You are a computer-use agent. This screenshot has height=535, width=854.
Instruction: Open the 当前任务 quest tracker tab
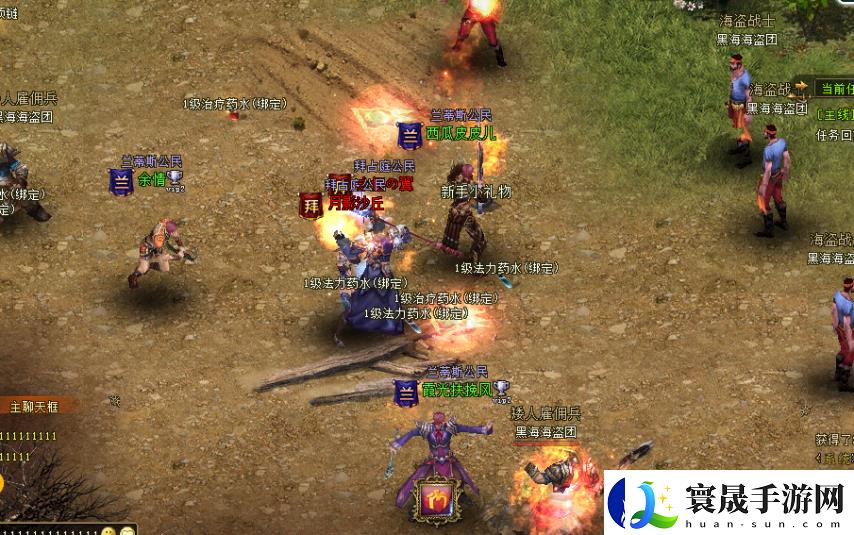click(x=837, y=89)
